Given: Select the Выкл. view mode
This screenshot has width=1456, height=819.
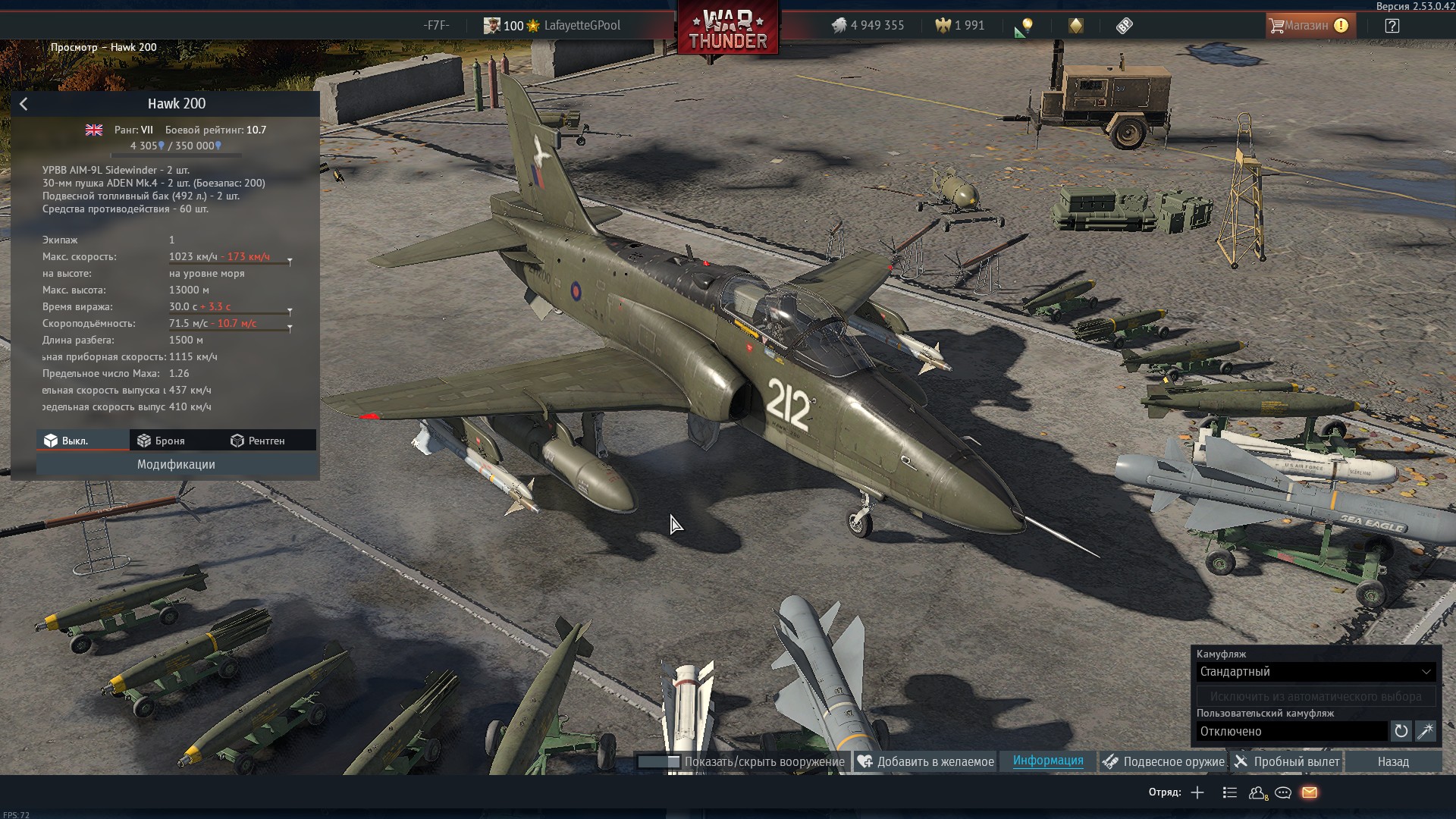Looking at the screenshot, I should (x=67, y=441).
